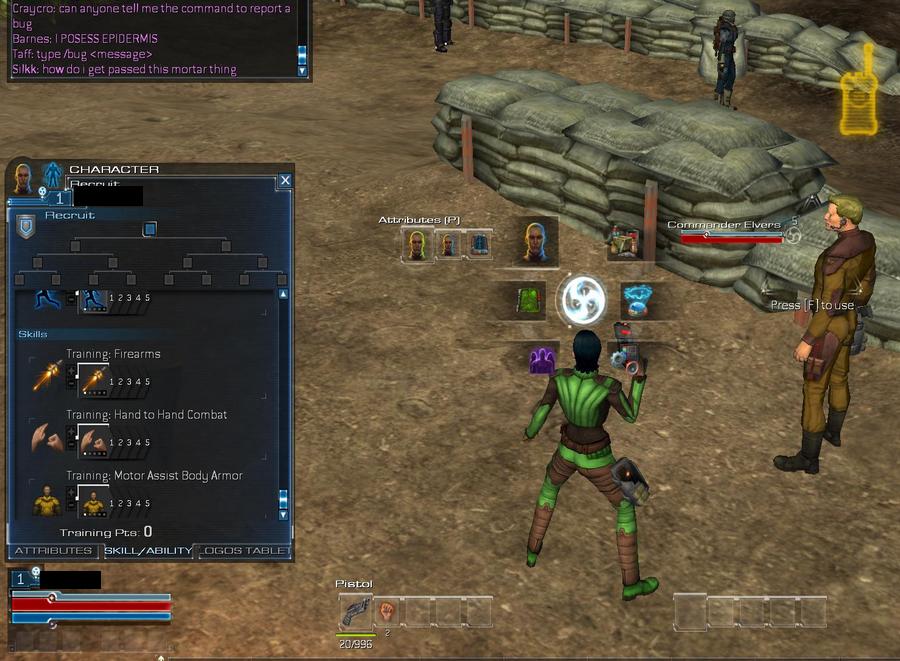Switch to the Attributes tab
The height and width of the screenshot is (661, 900).
[51, 550]
